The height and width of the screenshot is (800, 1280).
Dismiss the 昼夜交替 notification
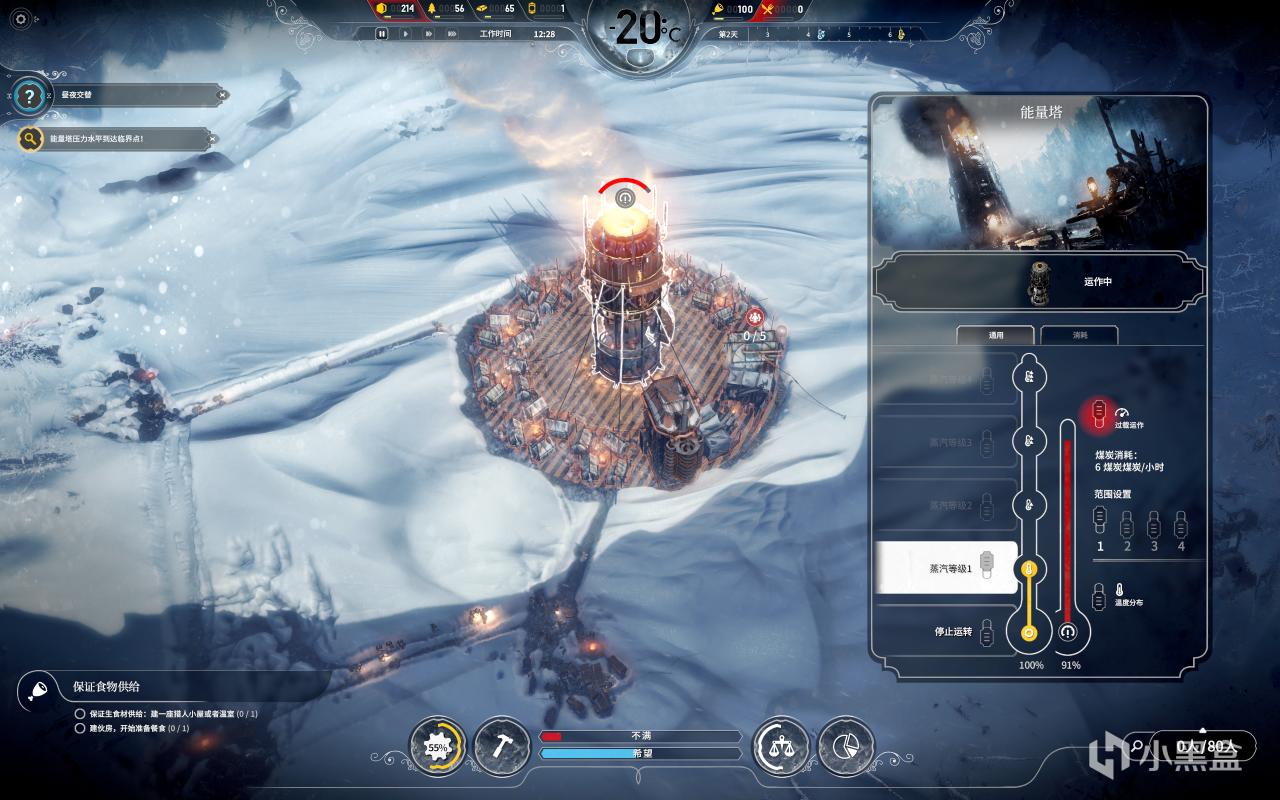222,96
